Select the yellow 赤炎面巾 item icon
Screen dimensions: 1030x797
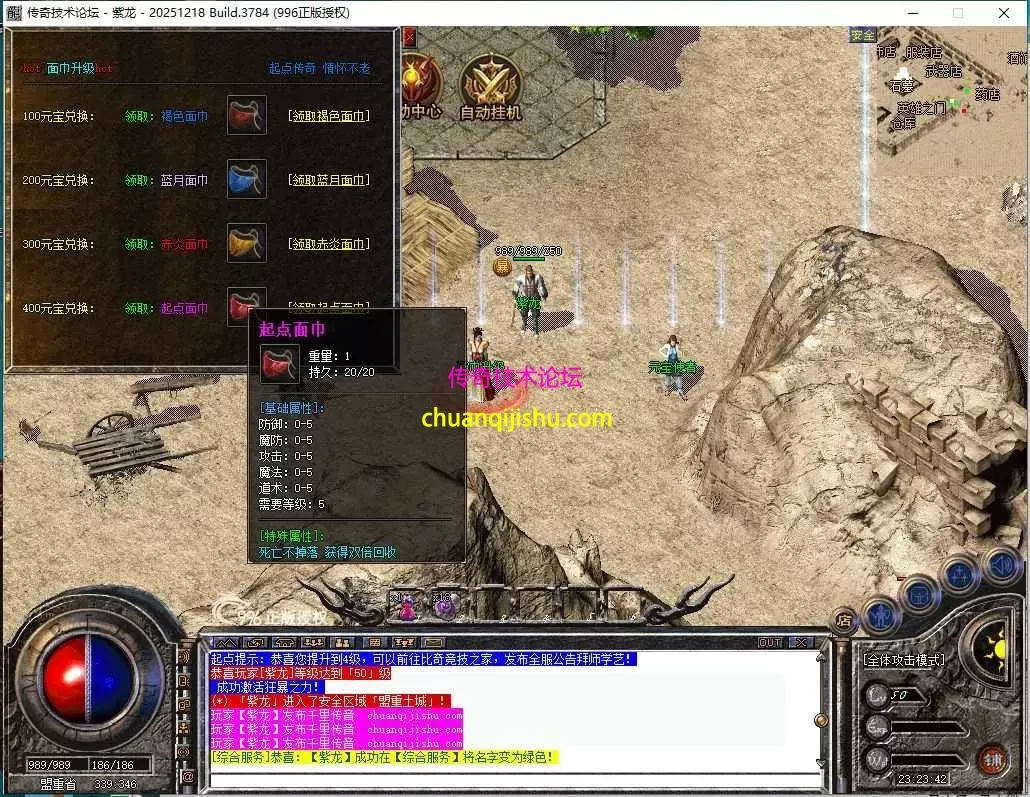246,243
